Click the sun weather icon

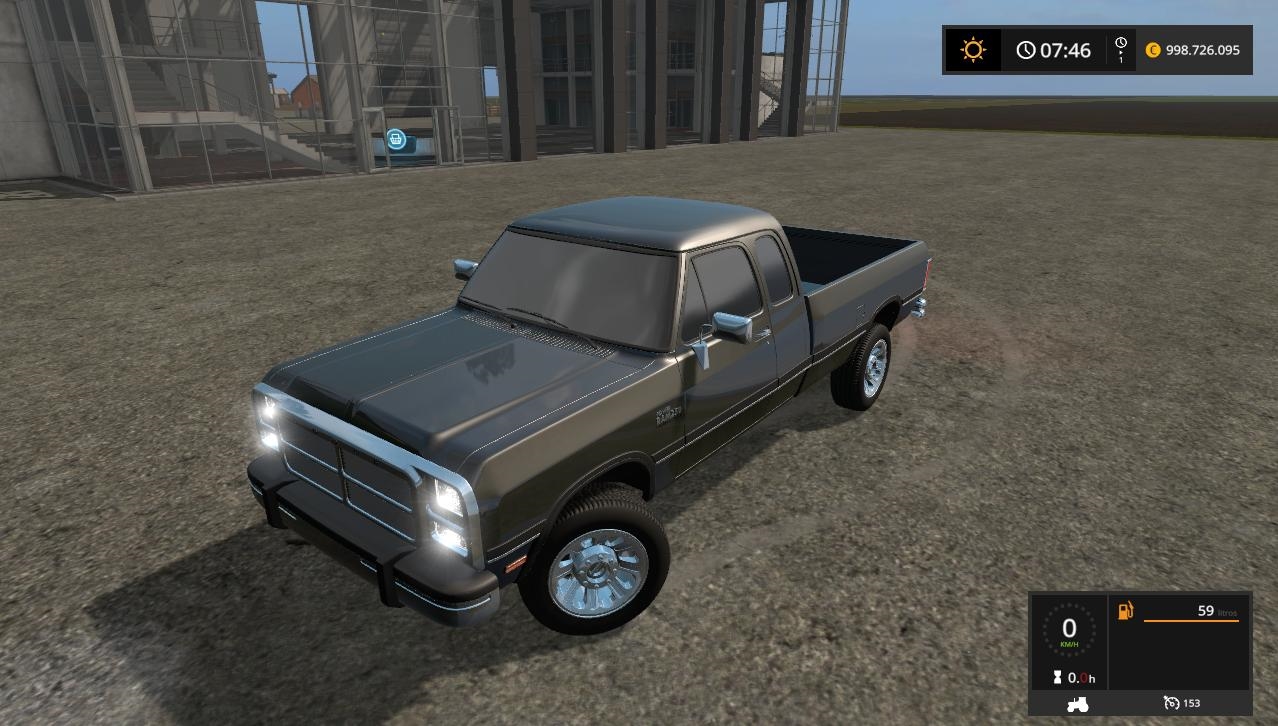[972, 50]
